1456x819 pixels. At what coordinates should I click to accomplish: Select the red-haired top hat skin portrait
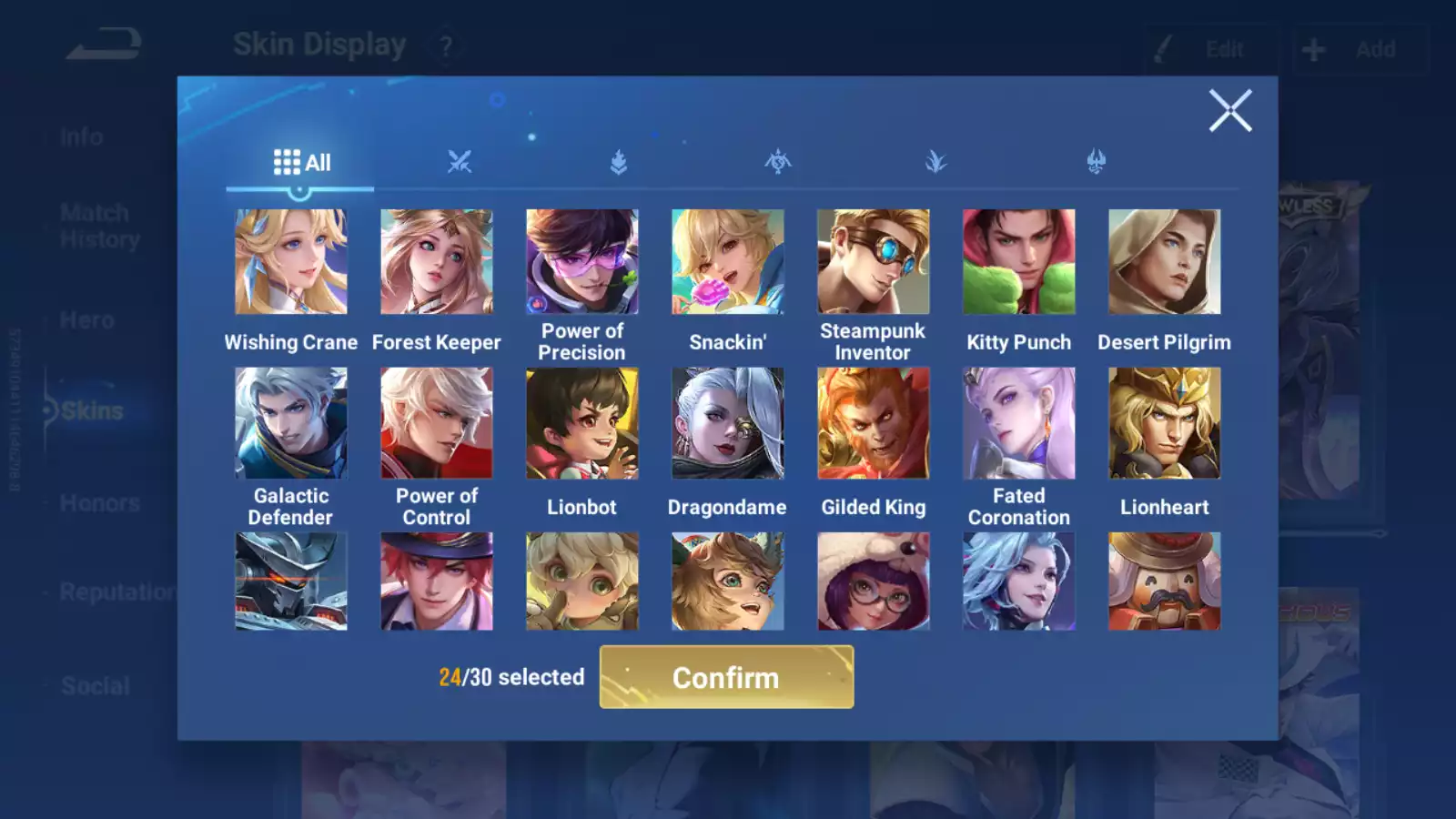(x=437, y=581)
